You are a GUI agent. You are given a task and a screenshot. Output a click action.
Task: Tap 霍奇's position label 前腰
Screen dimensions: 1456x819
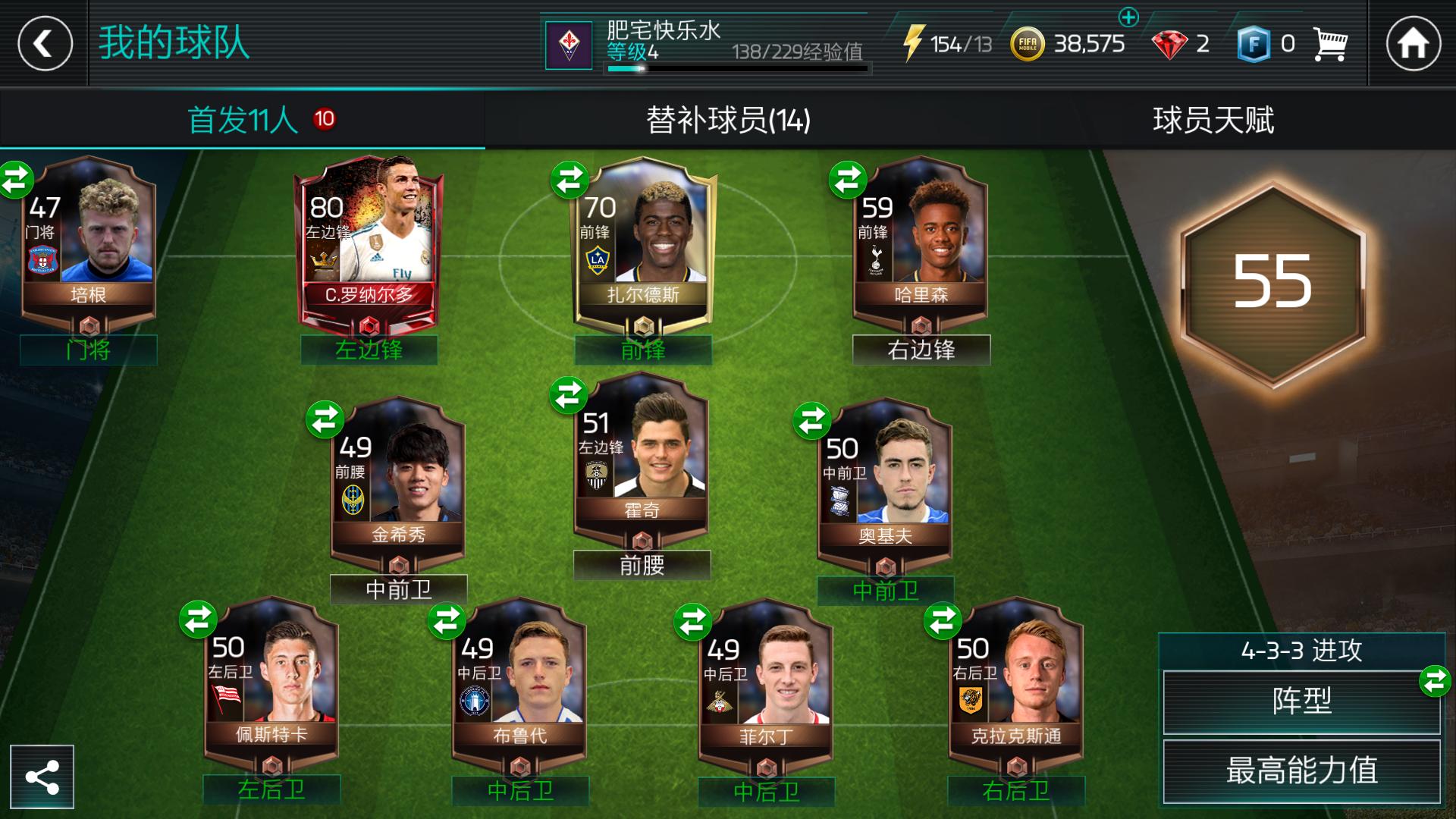[642, 565]
